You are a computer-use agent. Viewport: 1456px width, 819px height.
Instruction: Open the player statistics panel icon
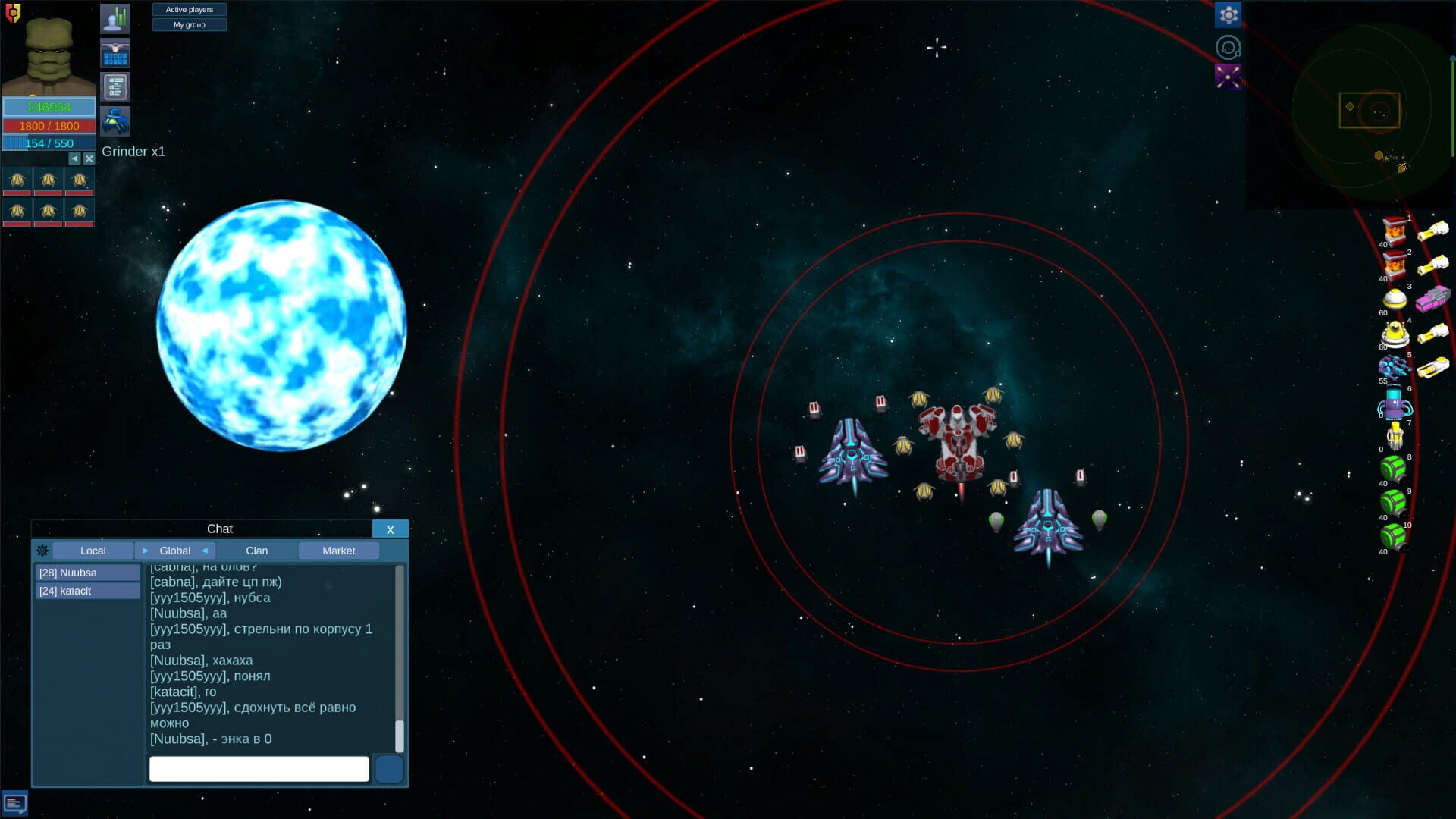115,17
